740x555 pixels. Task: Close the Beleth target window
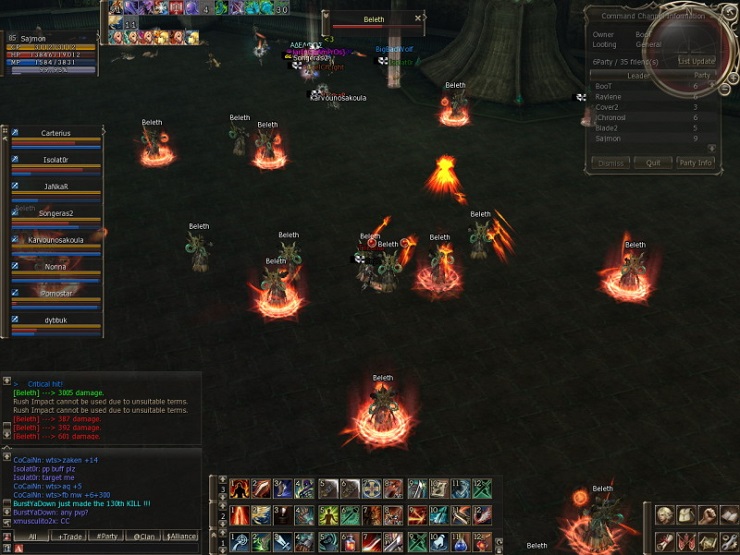418,18
